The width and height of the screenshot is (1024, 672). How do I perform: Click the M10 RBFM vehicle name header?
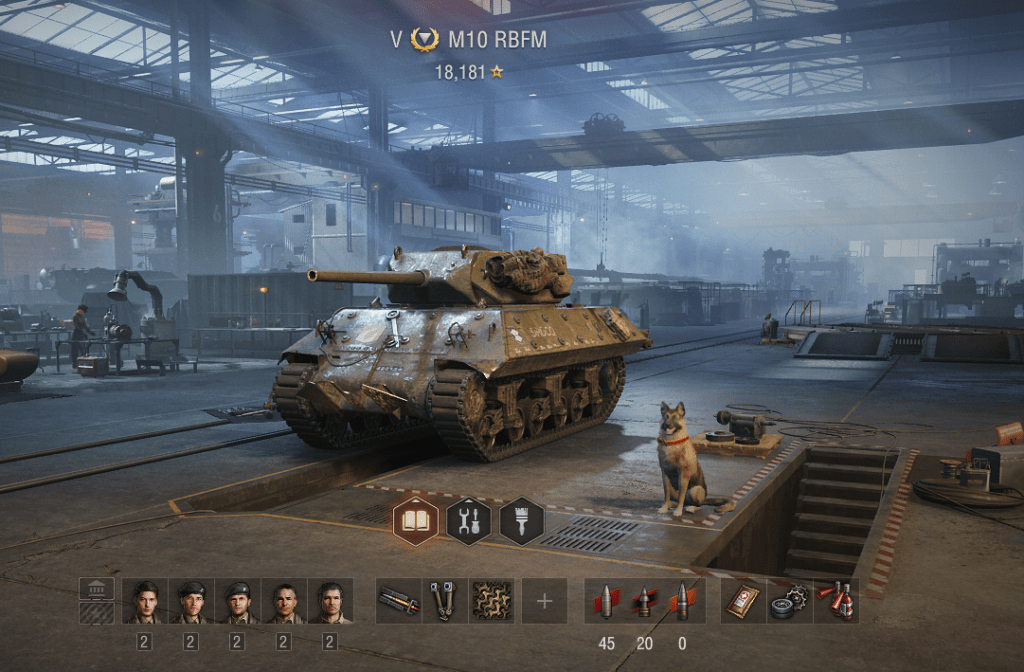coord(497,40)
